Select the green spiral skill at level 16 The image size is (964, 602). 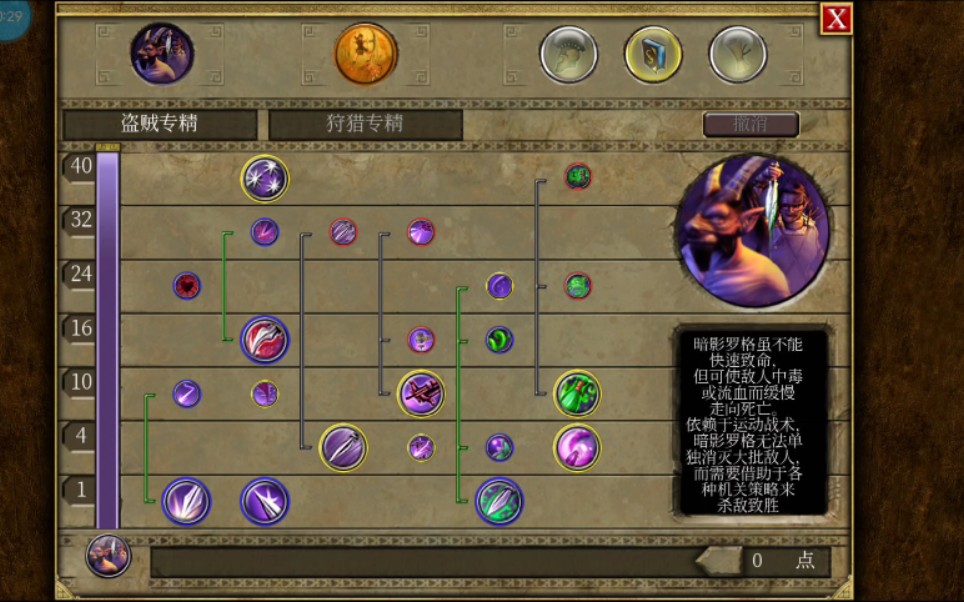499,340
